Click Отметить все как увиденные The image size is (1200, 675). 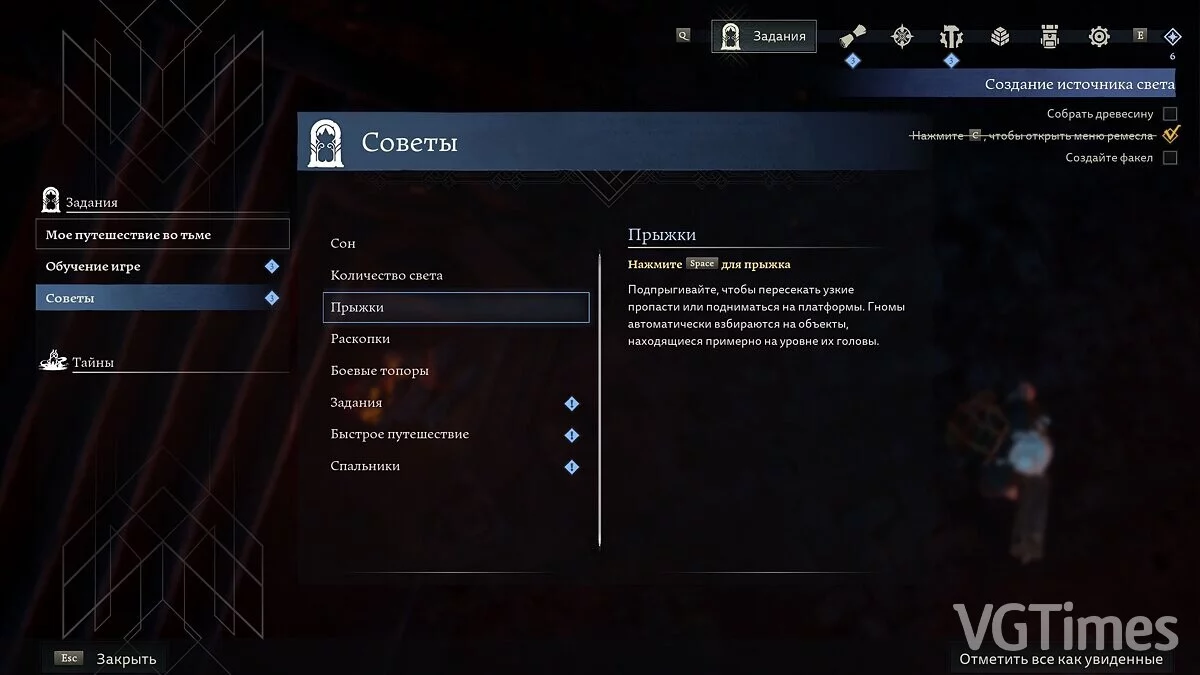(1060, 659)
